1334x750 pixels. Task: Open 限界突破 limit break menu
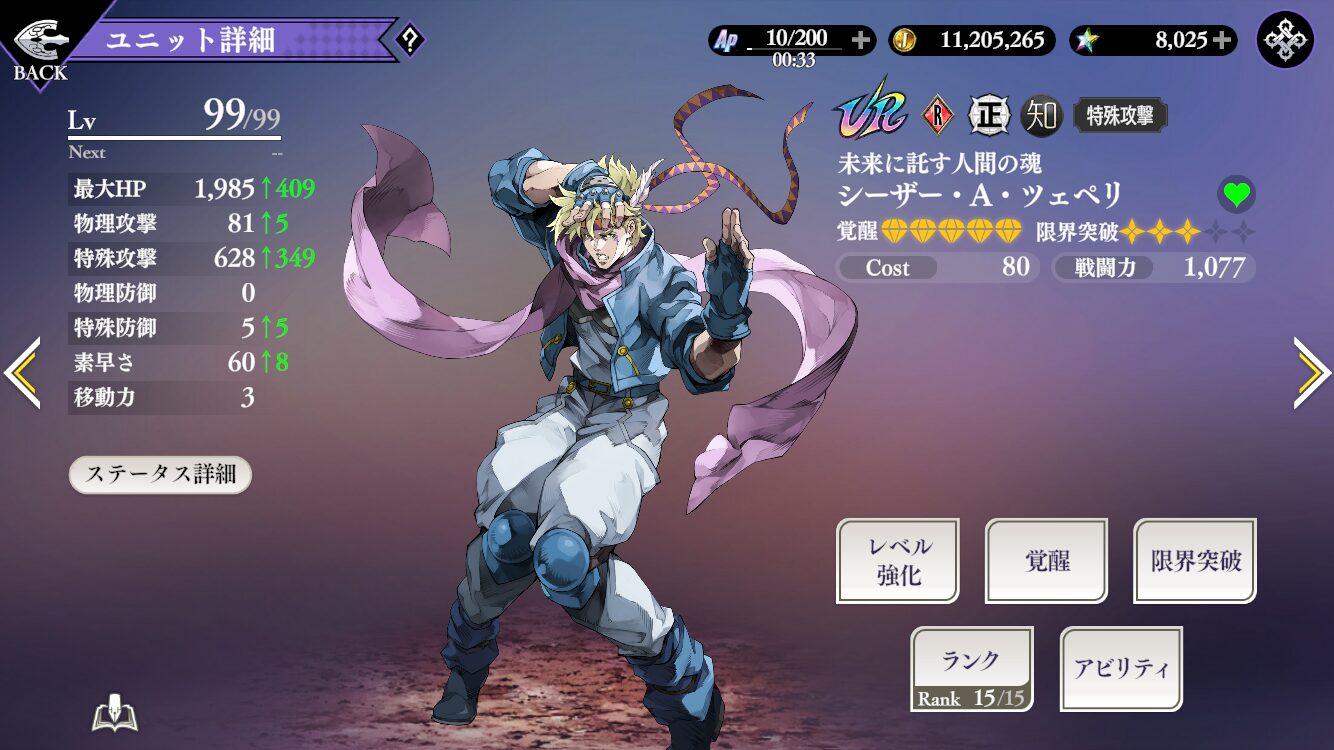pyautogui.click(x=1195, y=561)
